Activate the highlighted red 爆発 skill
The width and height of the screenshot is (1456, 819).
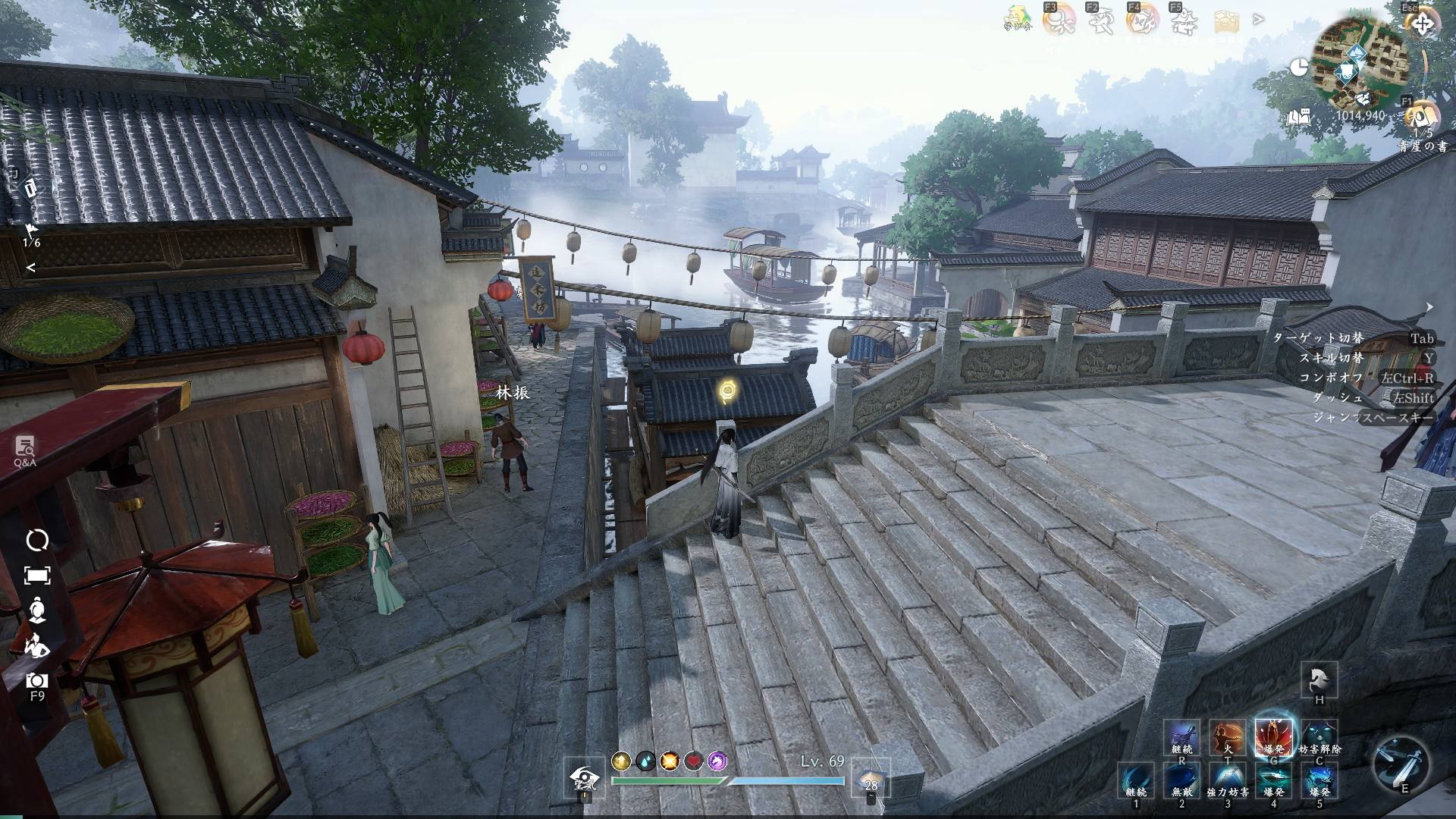click(x=1273, y=736)
